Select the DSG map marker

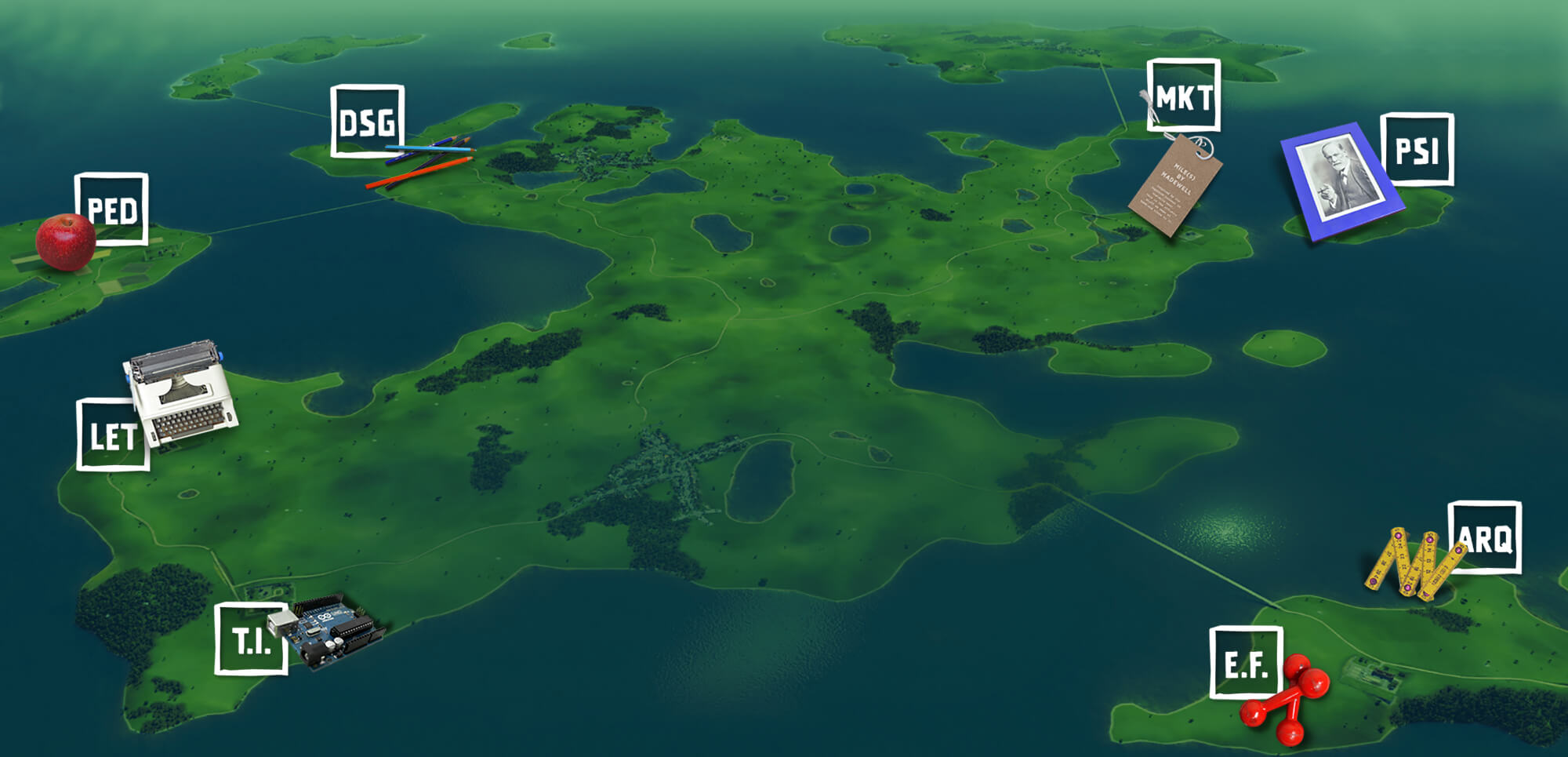pyautogui.click(x=367, y=122)
